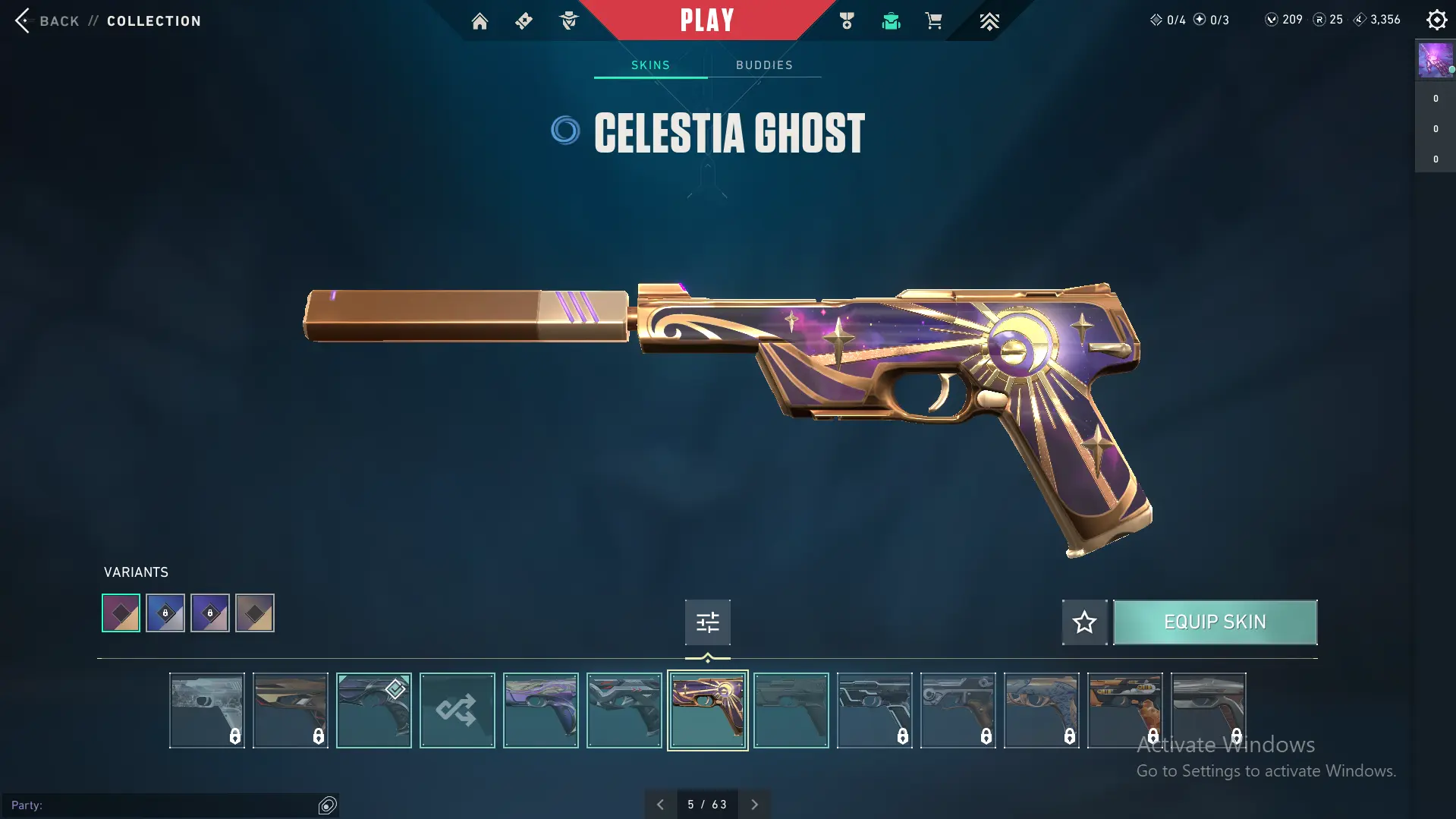Open the store cart icon
This screenshot has height=819, width=1456.
click(933, 21)
